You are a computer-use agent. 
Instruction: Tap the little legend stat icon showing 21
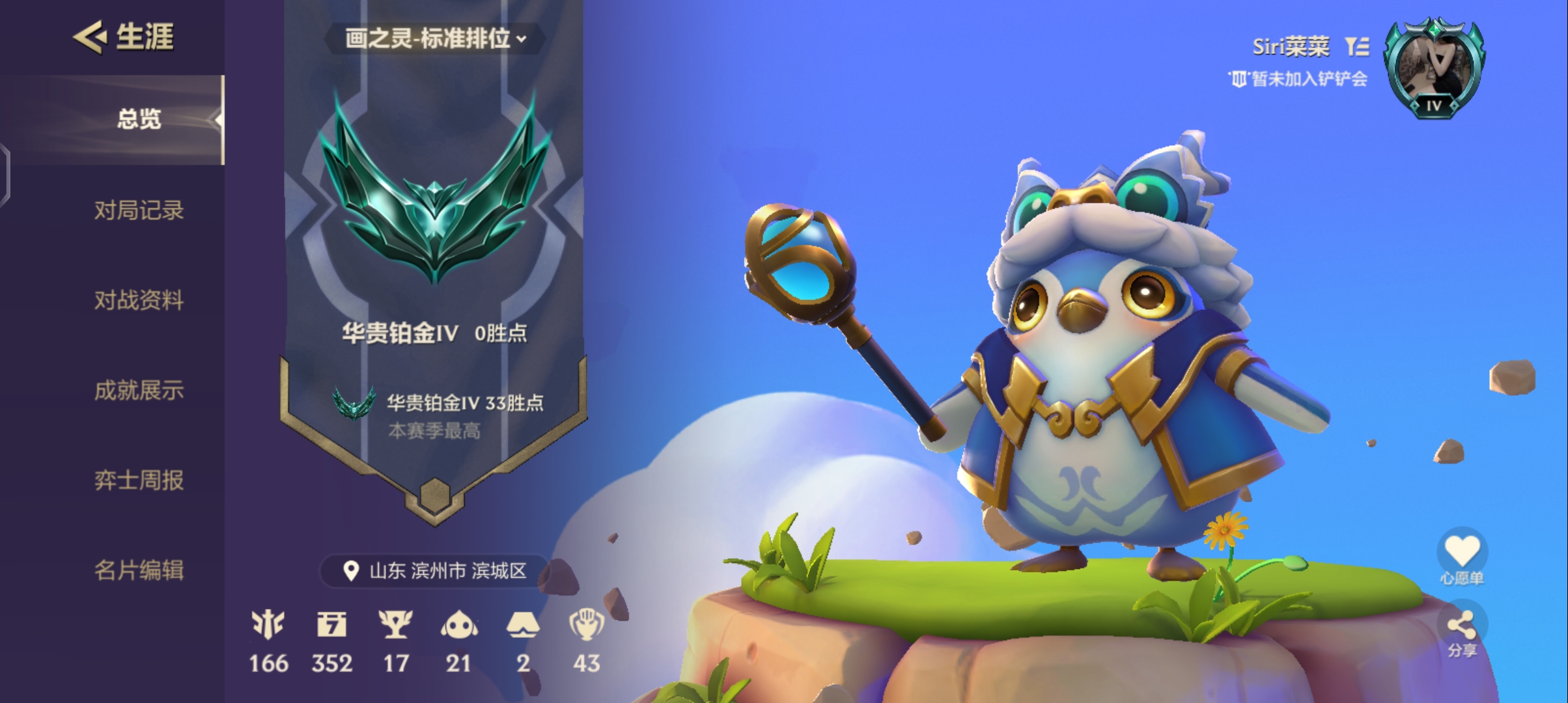click(x=458, y=625)
